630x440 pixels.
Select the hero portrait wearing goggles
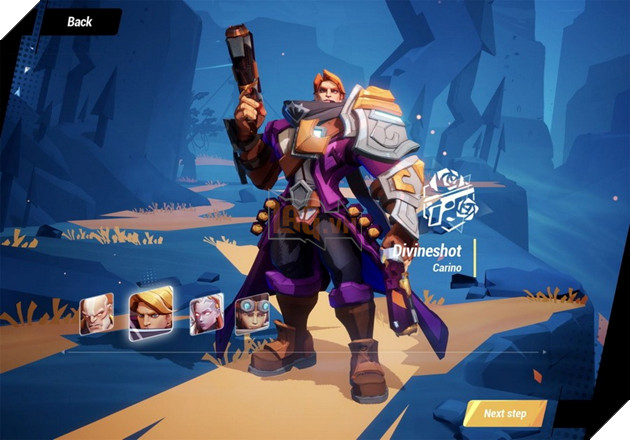tap(251, 314)
